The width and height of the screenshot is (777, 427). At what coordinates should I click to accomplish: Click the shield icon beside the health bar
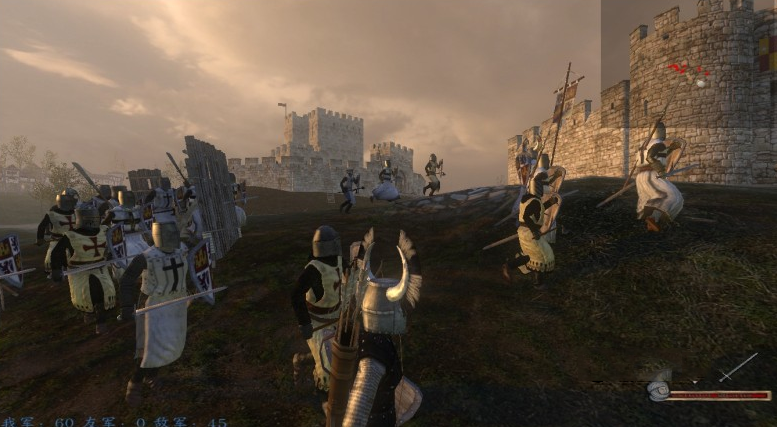[657, 389]
